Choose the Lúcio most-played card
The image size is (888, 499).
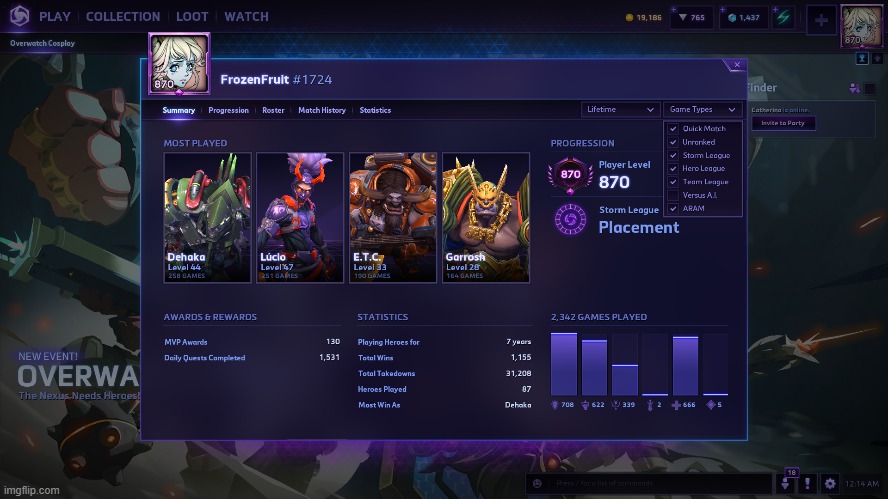299,217
